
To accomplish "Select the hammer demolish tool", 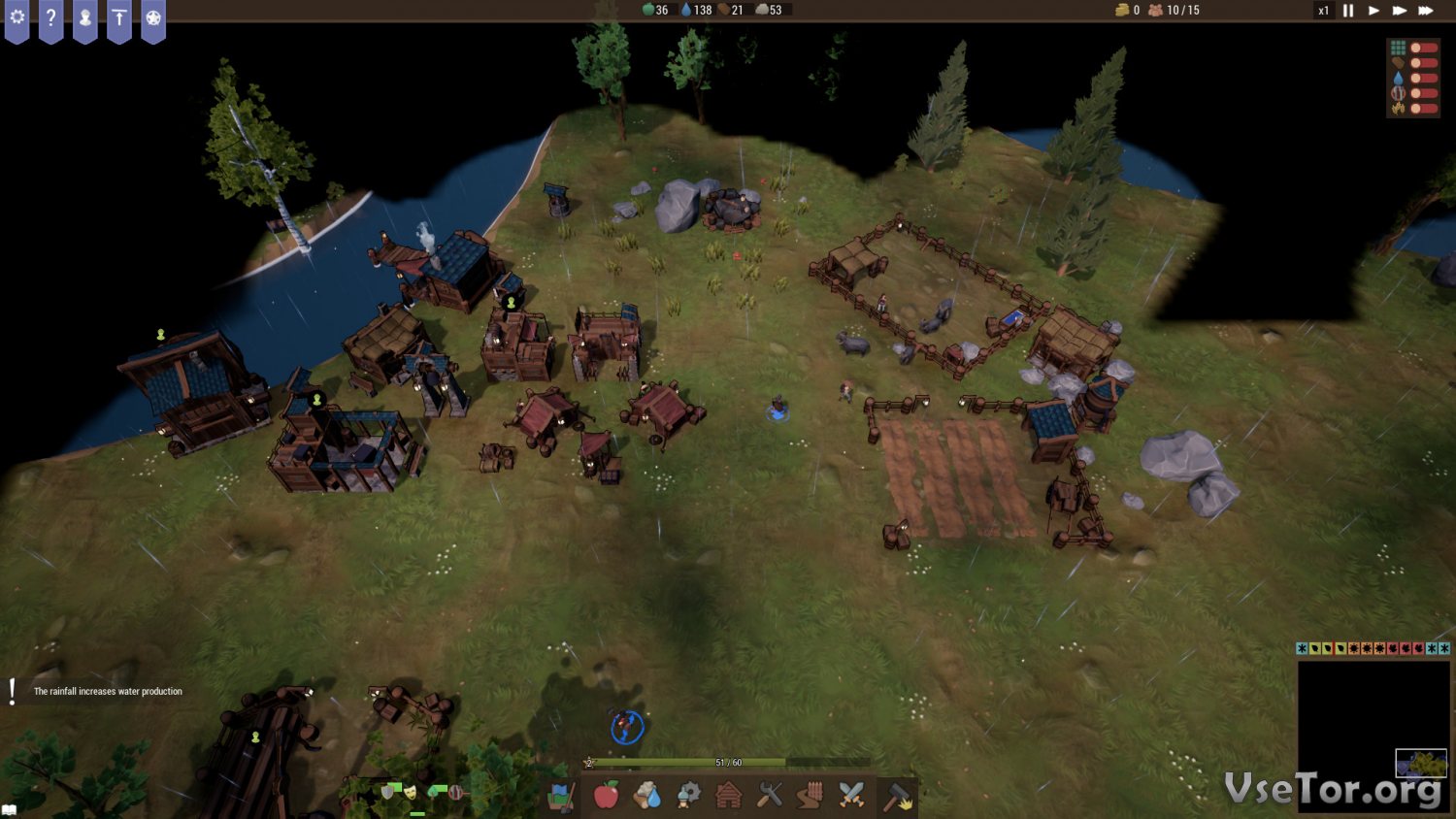I will pyautogui.click(x=898, y=797).
